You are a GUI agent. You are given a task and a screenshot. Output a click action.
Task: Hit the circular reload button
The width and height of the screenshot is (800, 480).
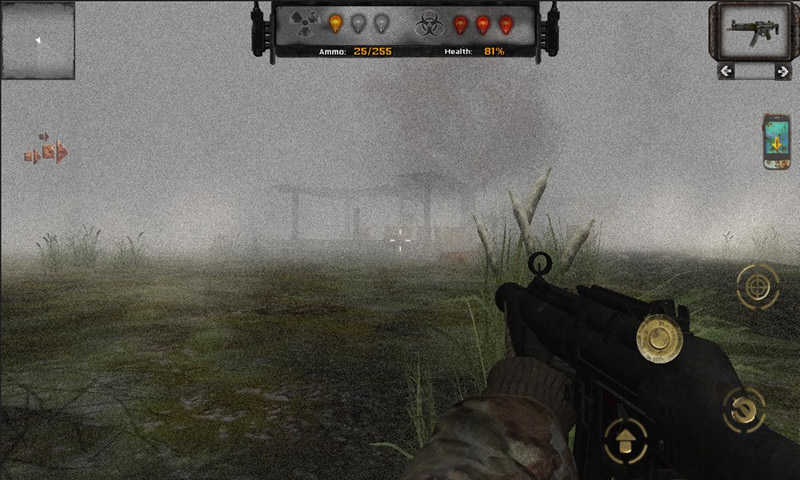[743, 408]
